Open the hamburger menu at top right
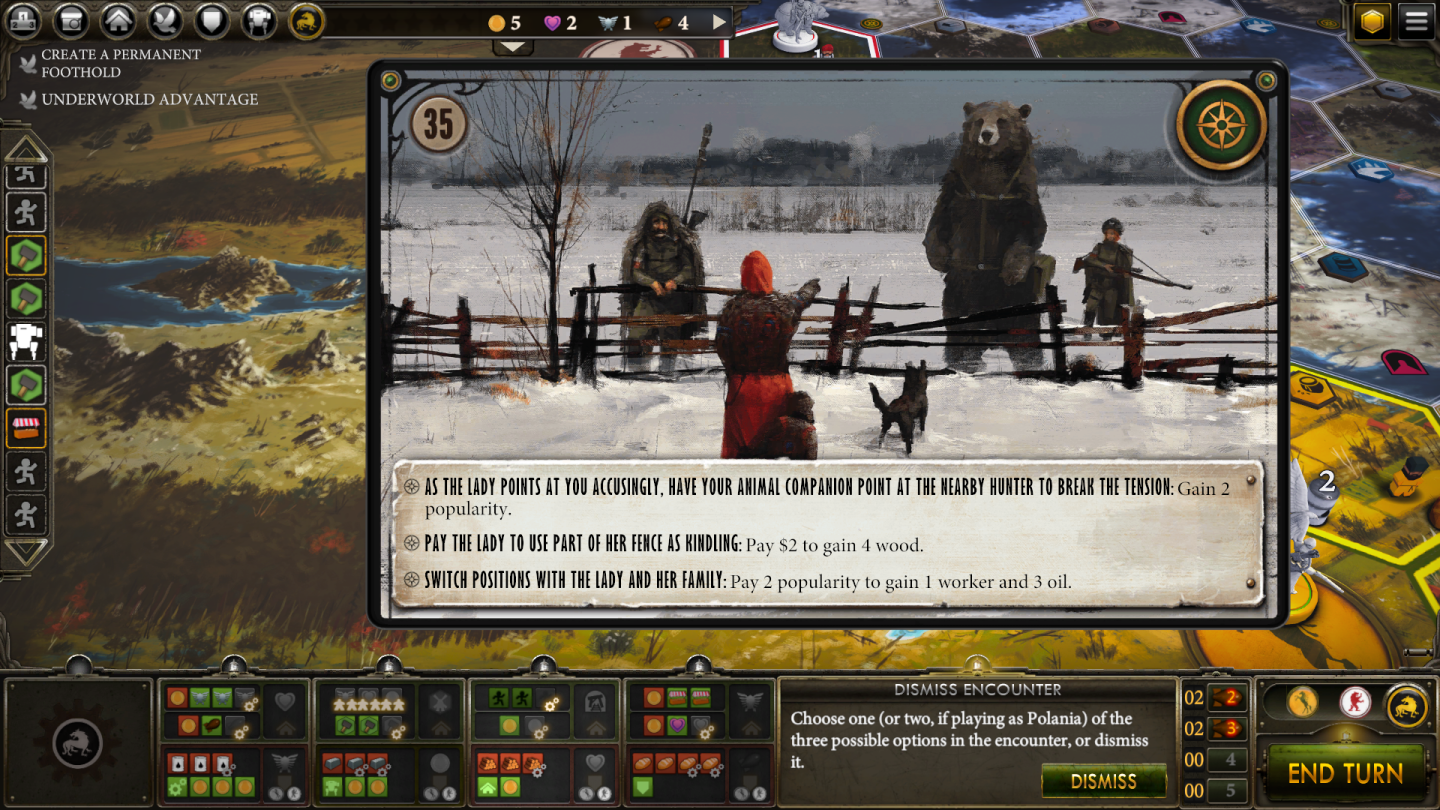 [1417, 21]
